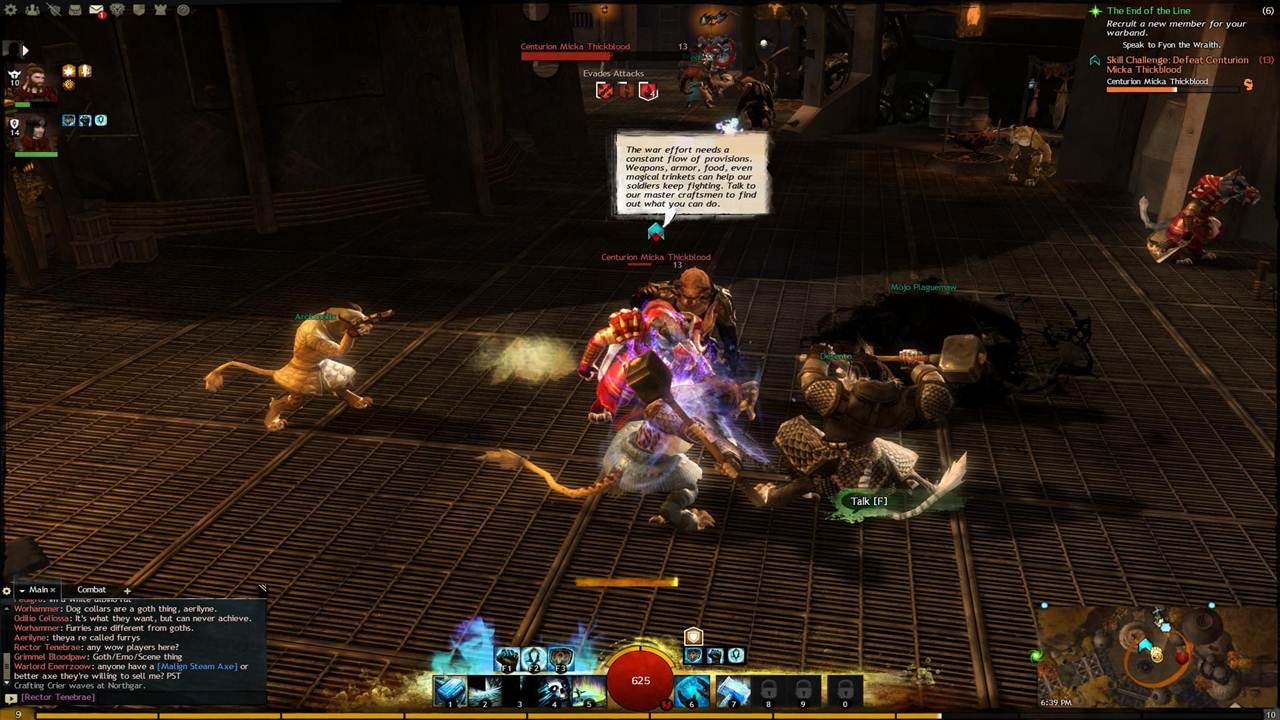Click the minimap
Screen dimensions: 1280x720
(x=1156, y=655)
